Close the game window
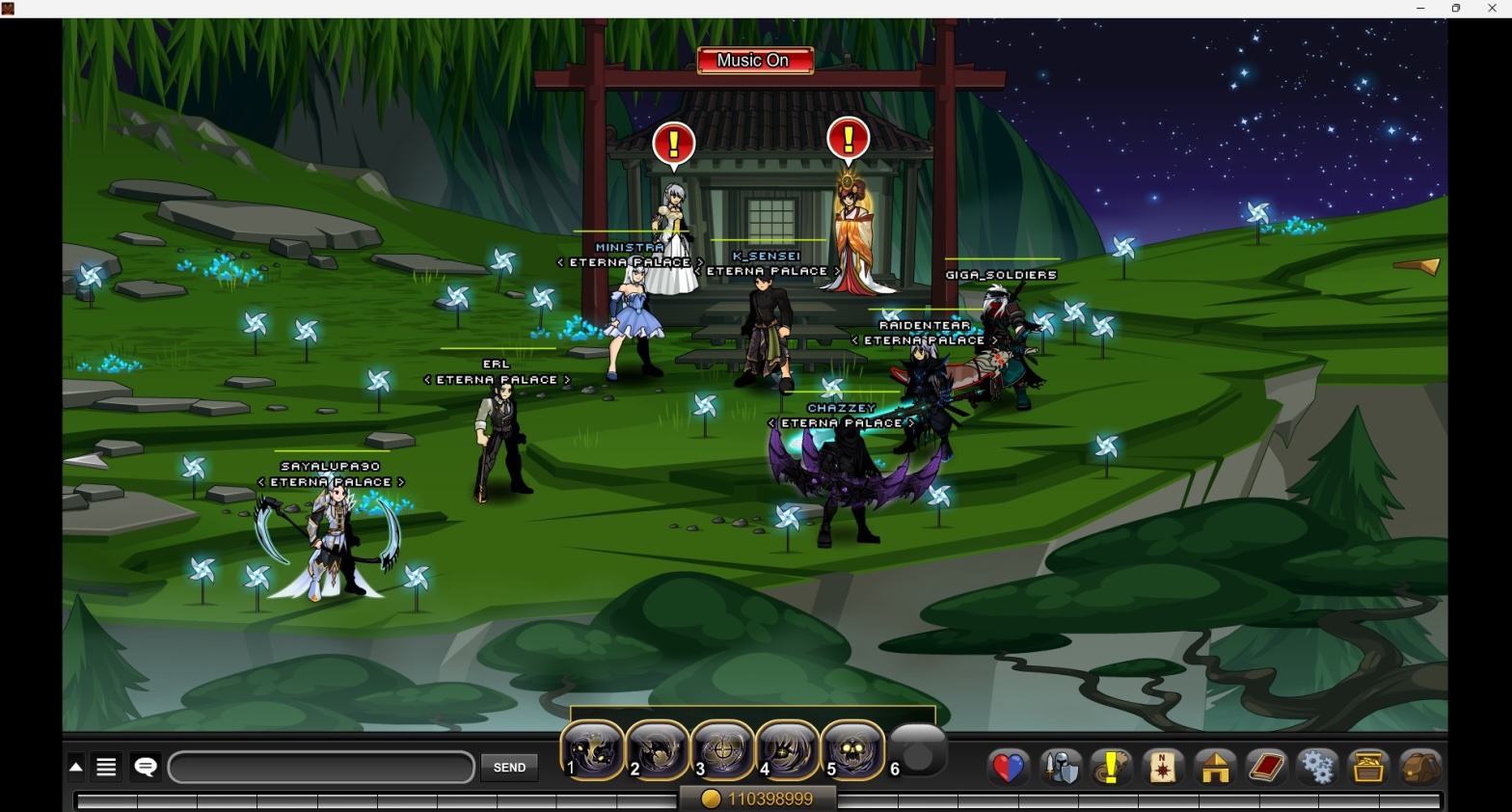1512x812 pixels. pos(1492,9)
